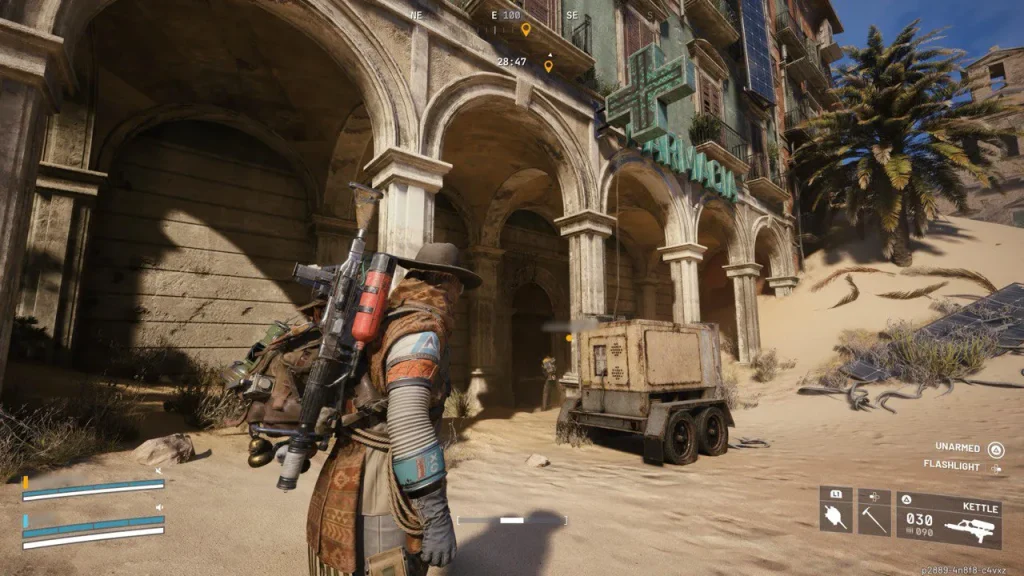Select the throwable gadget slot beside the pickaxe
This screenshot has height=576, width=1024.
(x=836, y=512)
